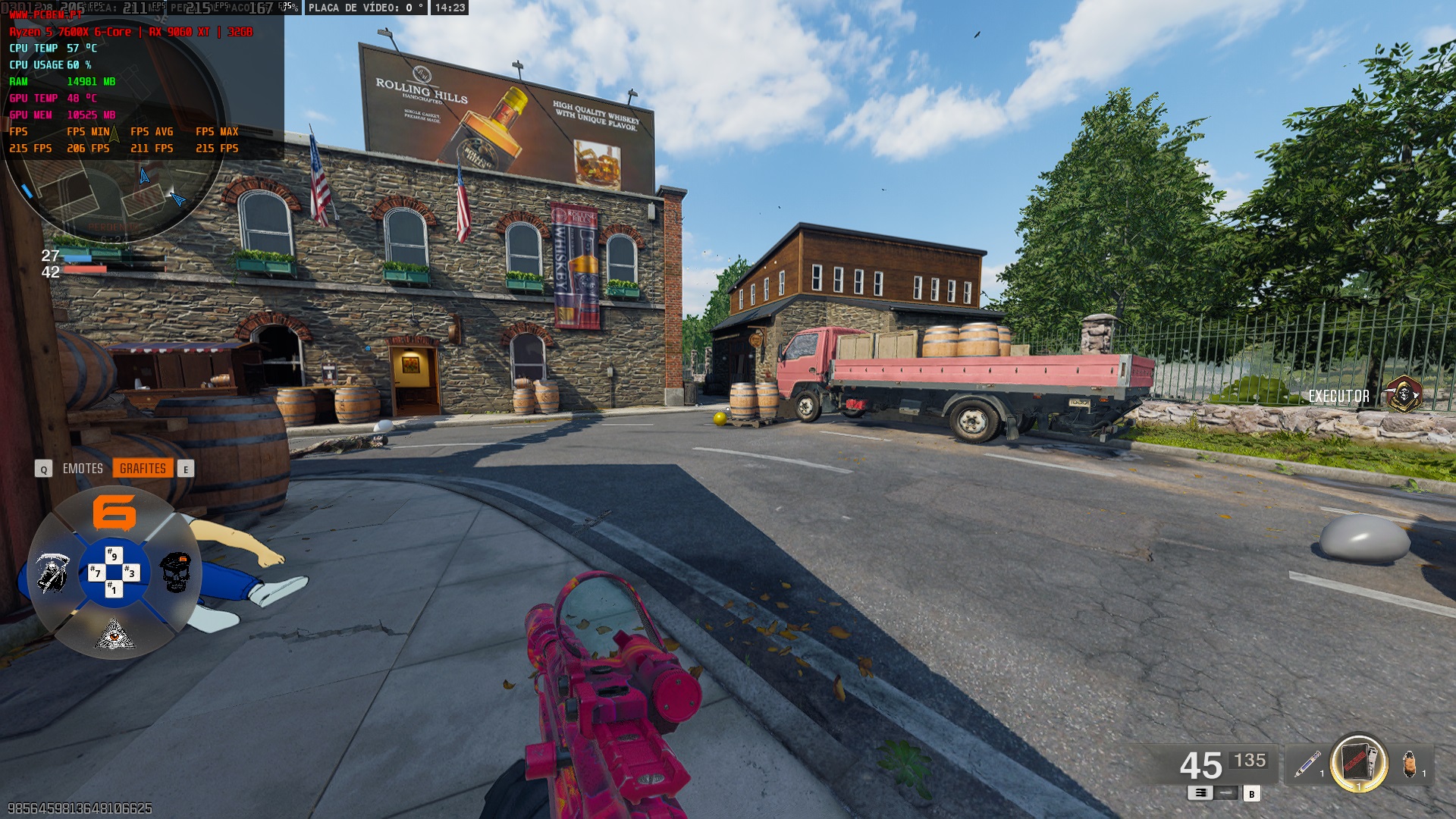Activate the classified dossier ability icon
Image resolution: width=1456 pixels, height=819 pixels.
point(1359,762)
